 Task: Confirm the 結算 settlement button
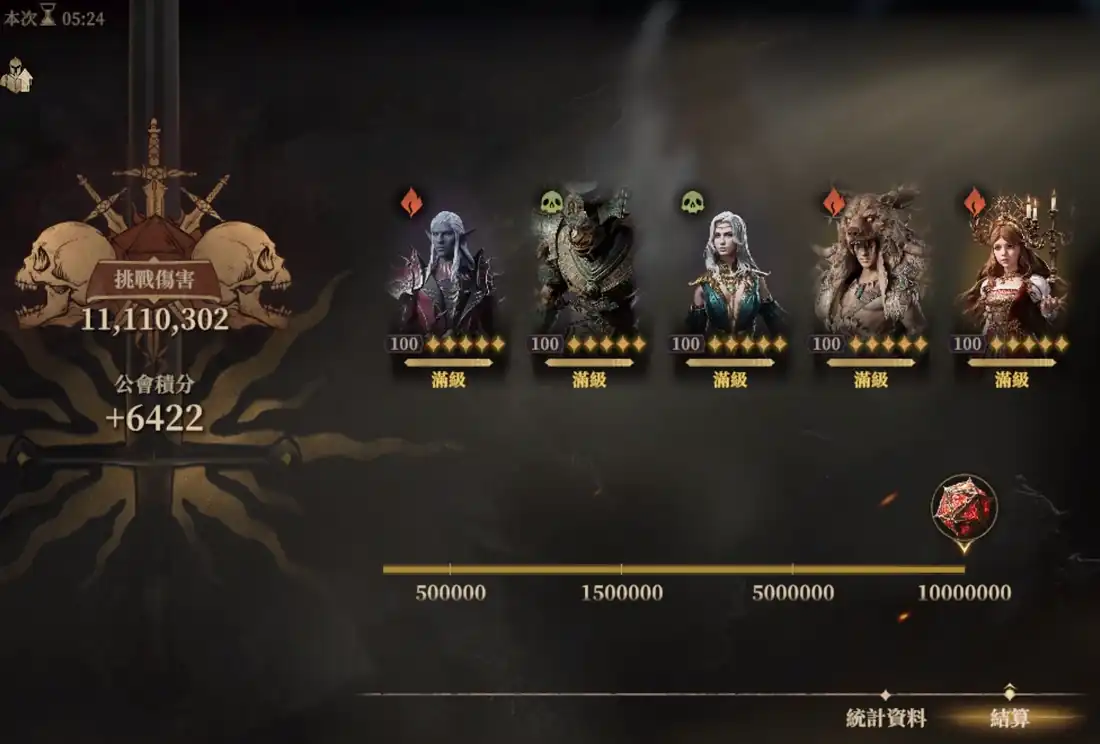[x=1009, y=718]
